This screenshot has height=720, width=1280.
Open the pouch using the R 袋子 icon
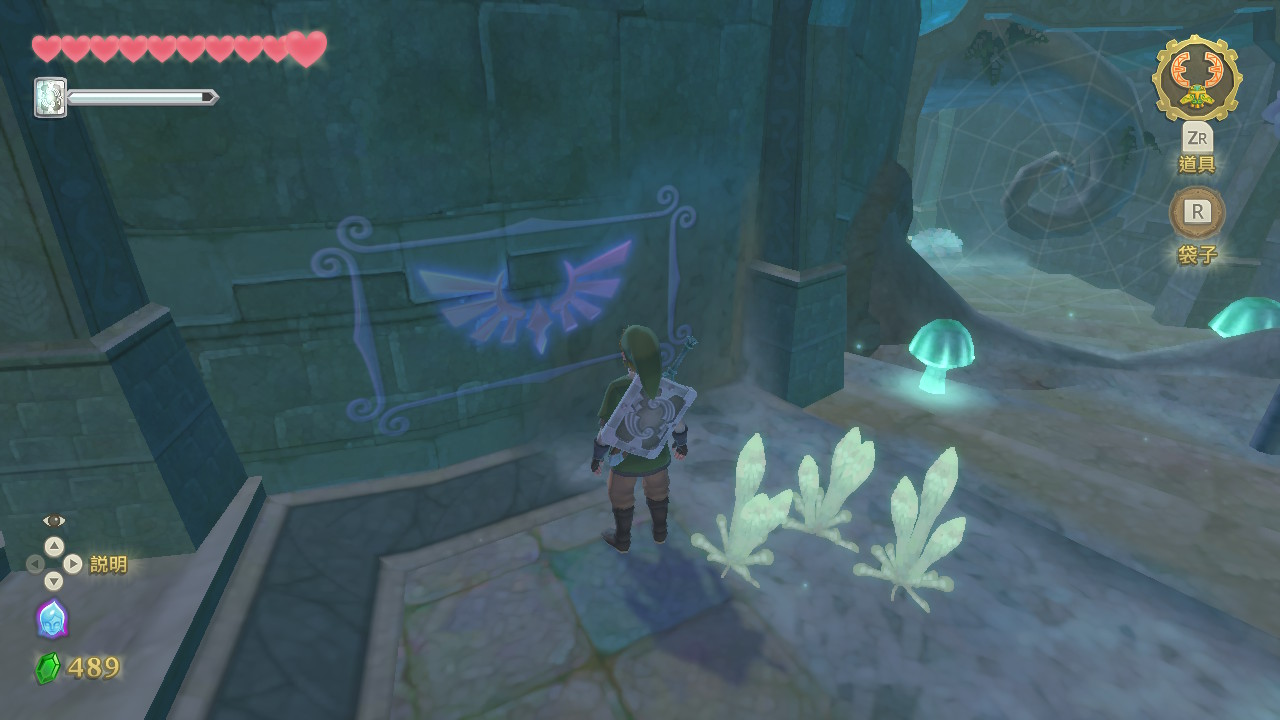pyautogui.click(x=1197, y=213)
